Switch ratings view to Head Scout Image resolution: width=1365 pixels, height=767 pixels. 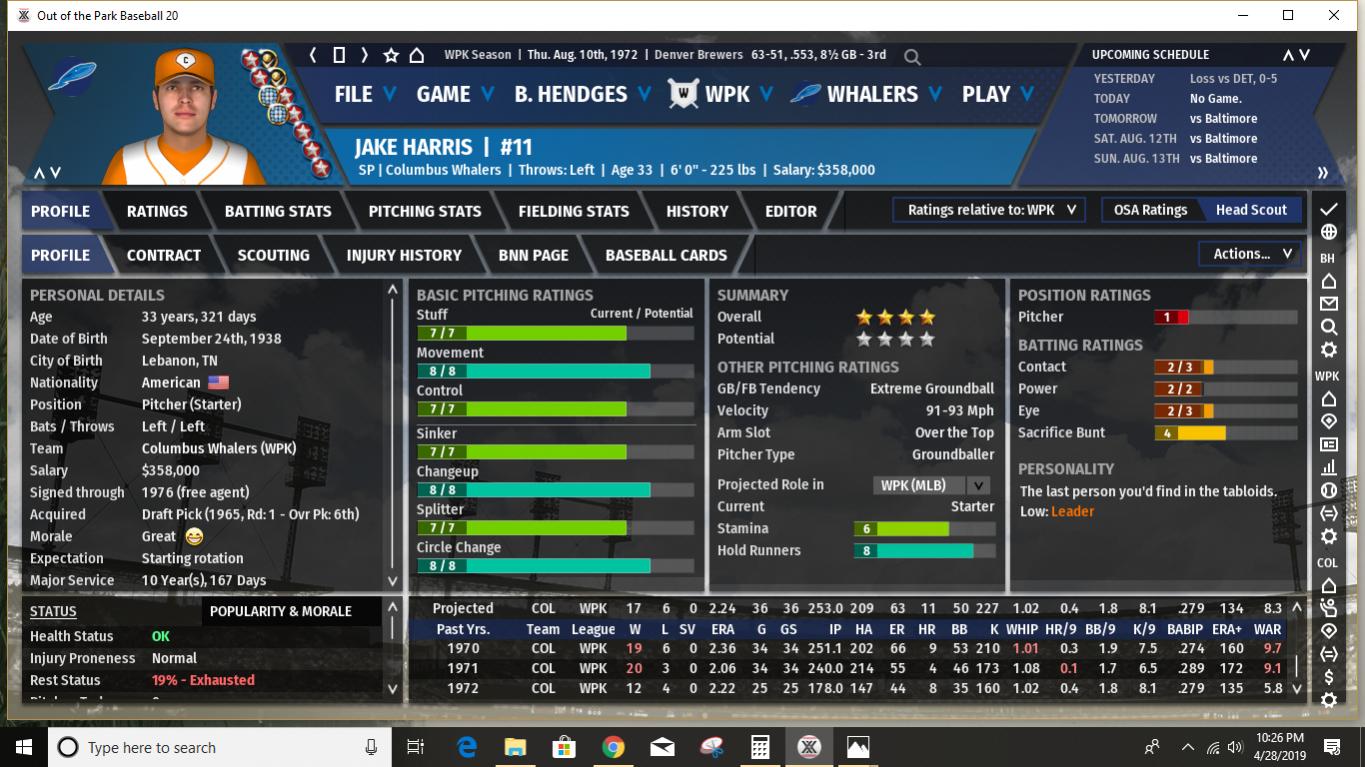(1251, 210)
